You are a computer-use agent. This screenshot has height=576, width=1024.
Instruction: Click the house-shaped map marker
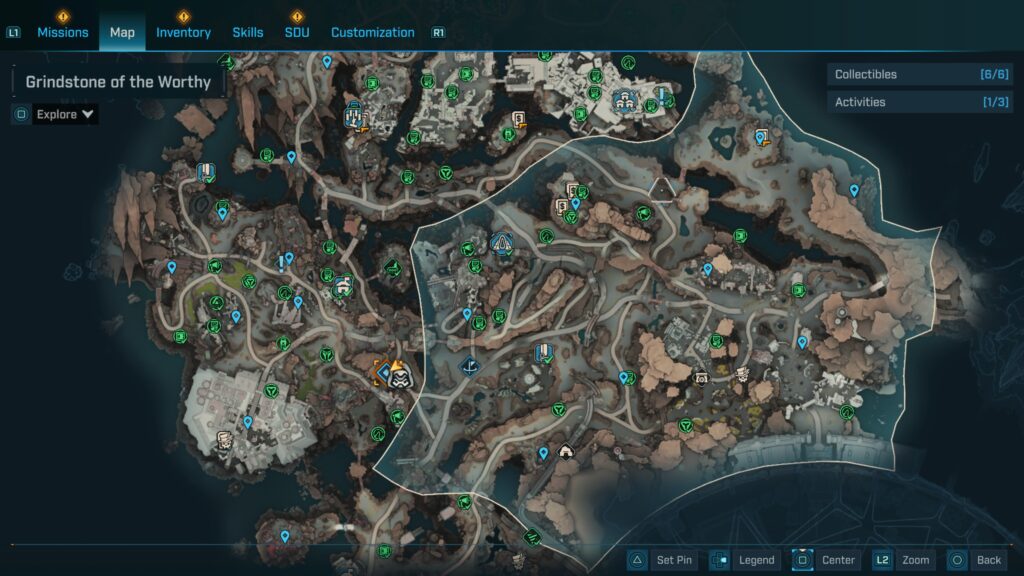tap(565, 451)
